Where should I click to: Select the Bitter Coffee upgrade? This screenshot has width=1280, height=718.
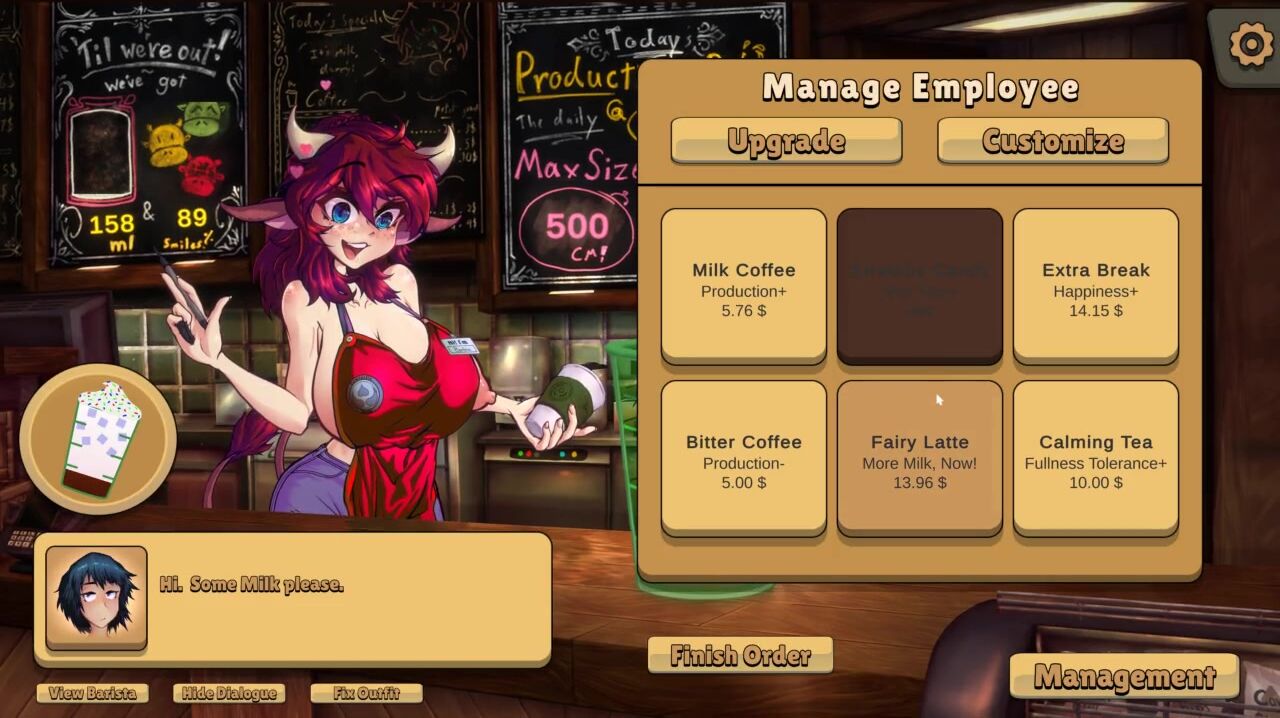744,458
